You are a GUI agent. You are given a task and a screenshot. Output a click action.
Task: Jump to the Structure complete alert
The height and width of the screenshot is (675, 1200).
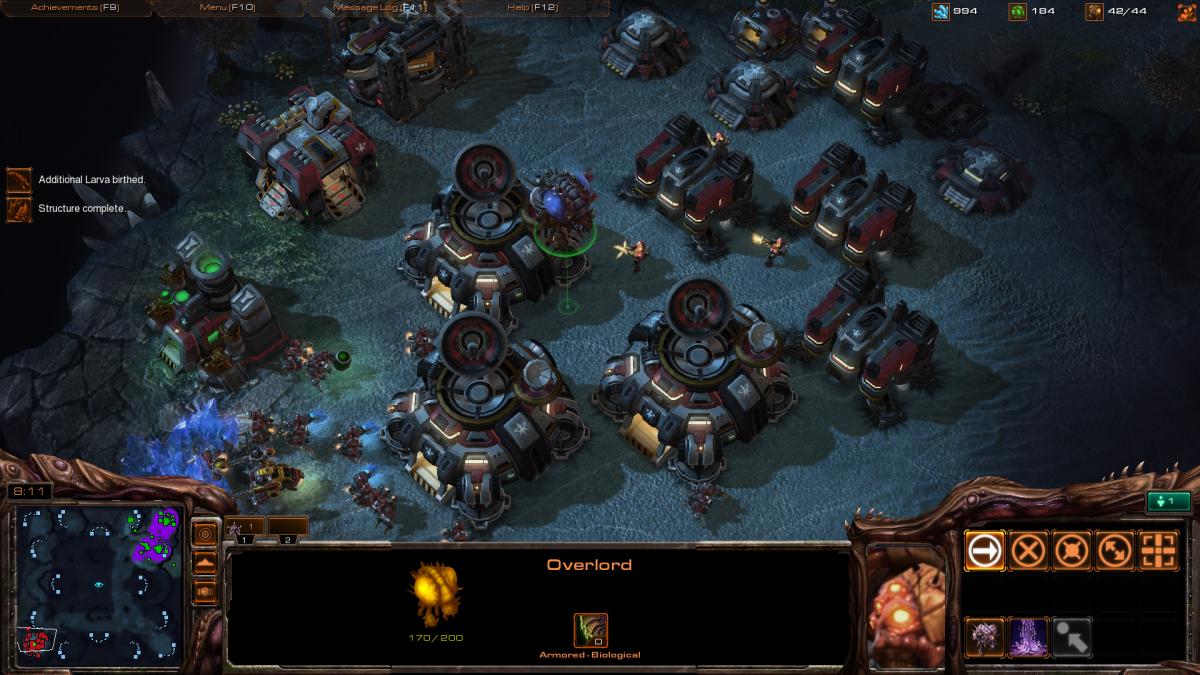19,209
